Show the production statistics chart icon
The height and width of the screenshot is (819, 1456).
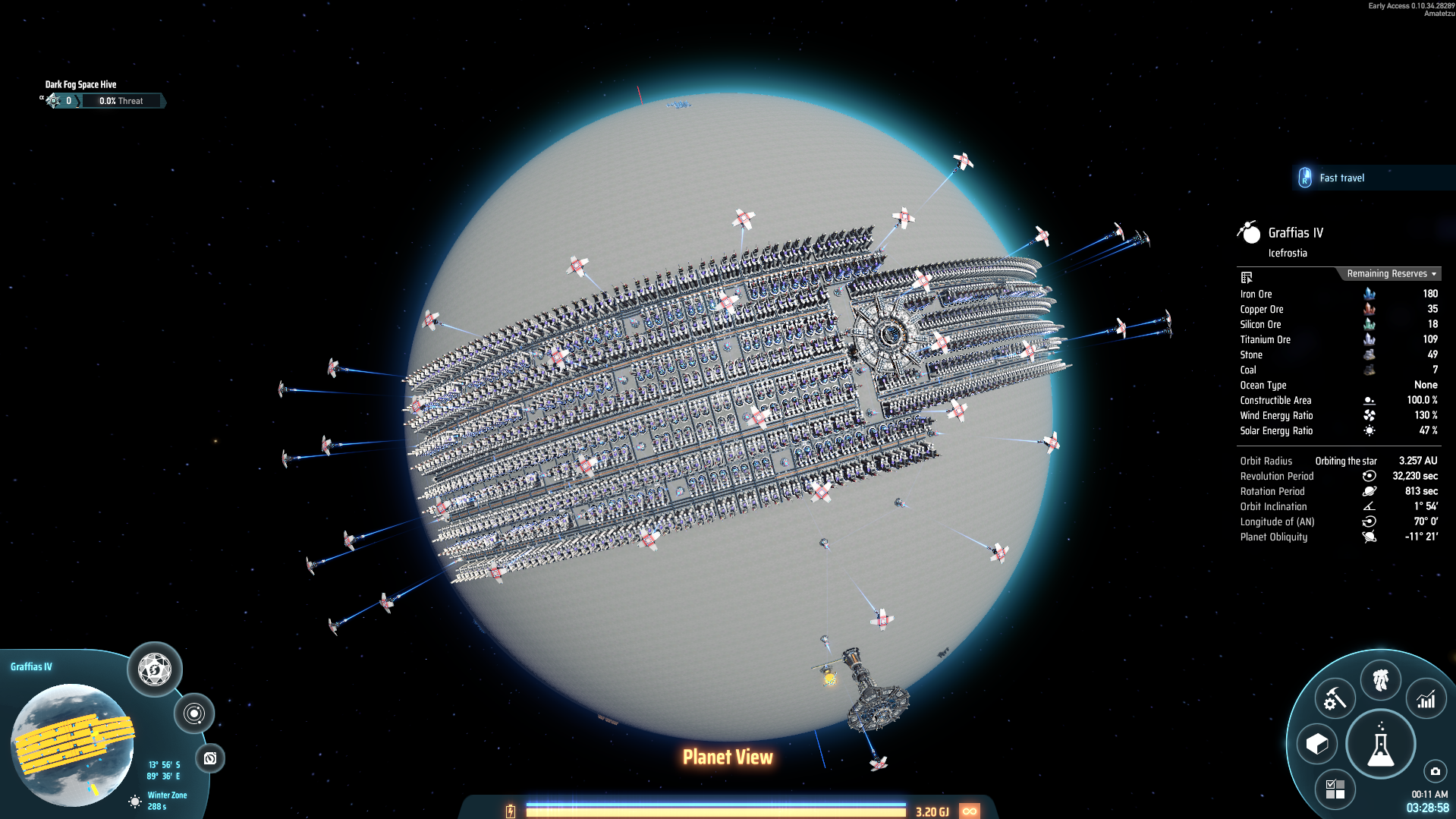1426,700
